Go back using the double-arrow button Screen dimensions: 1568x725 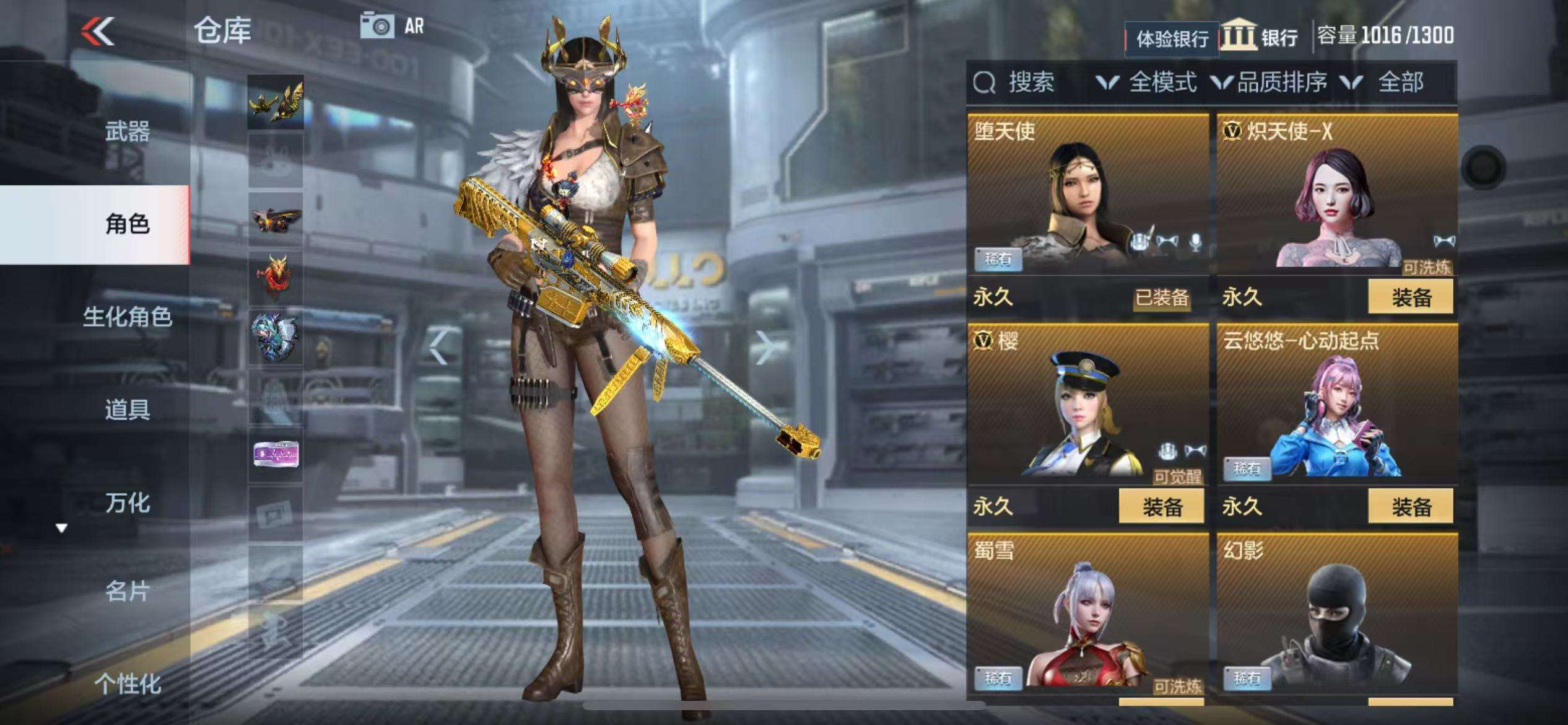(98, 31)
